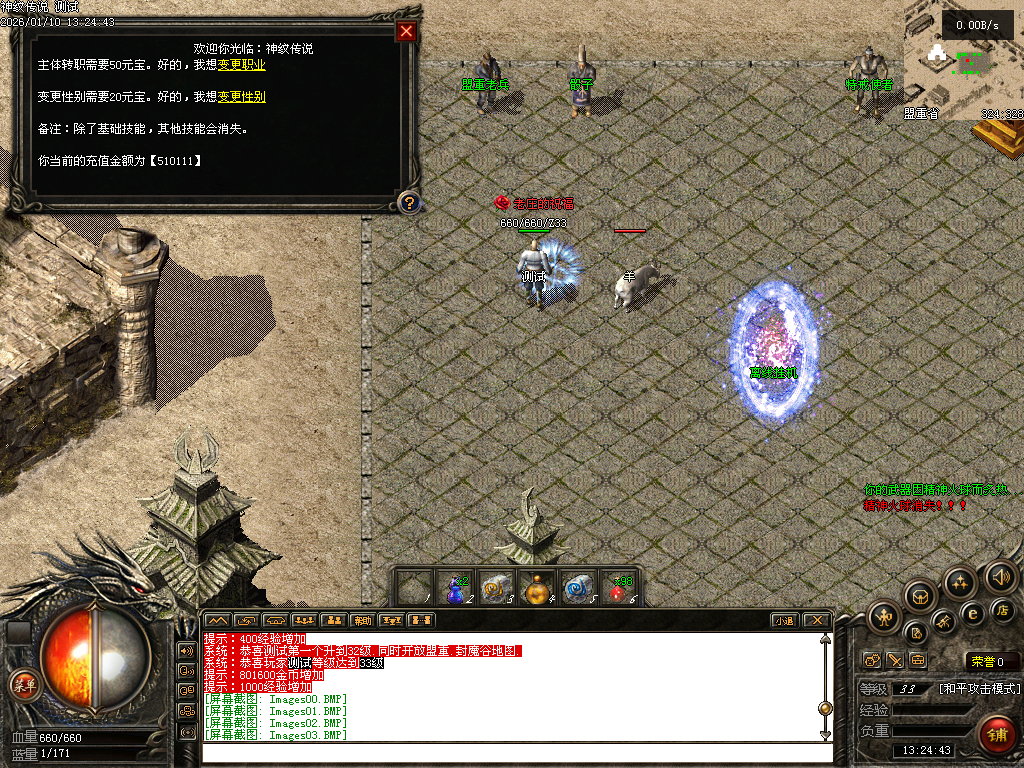Open the 帮助 help button in chat toolbar
1024x768 pixels.
[x=362, y=620]
